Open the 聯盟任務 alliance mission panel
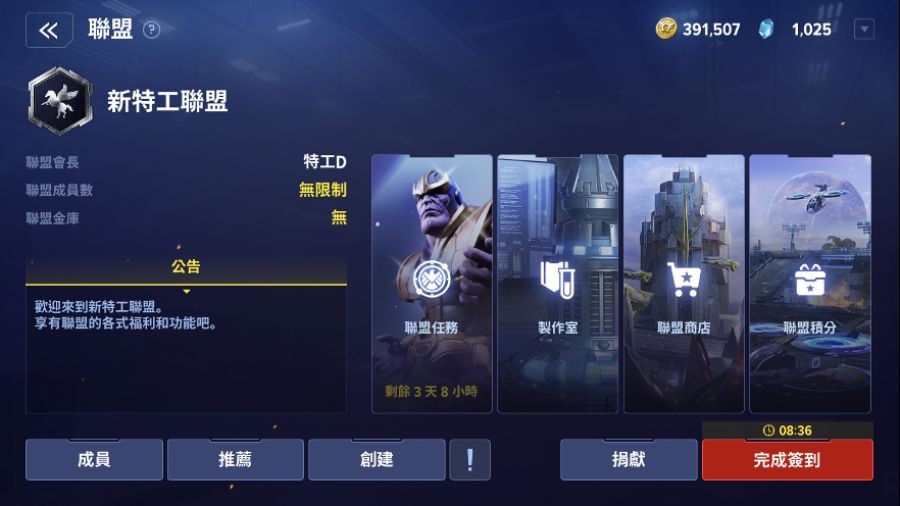This screenshot has width=900, height=506. (x=432, y=283)
